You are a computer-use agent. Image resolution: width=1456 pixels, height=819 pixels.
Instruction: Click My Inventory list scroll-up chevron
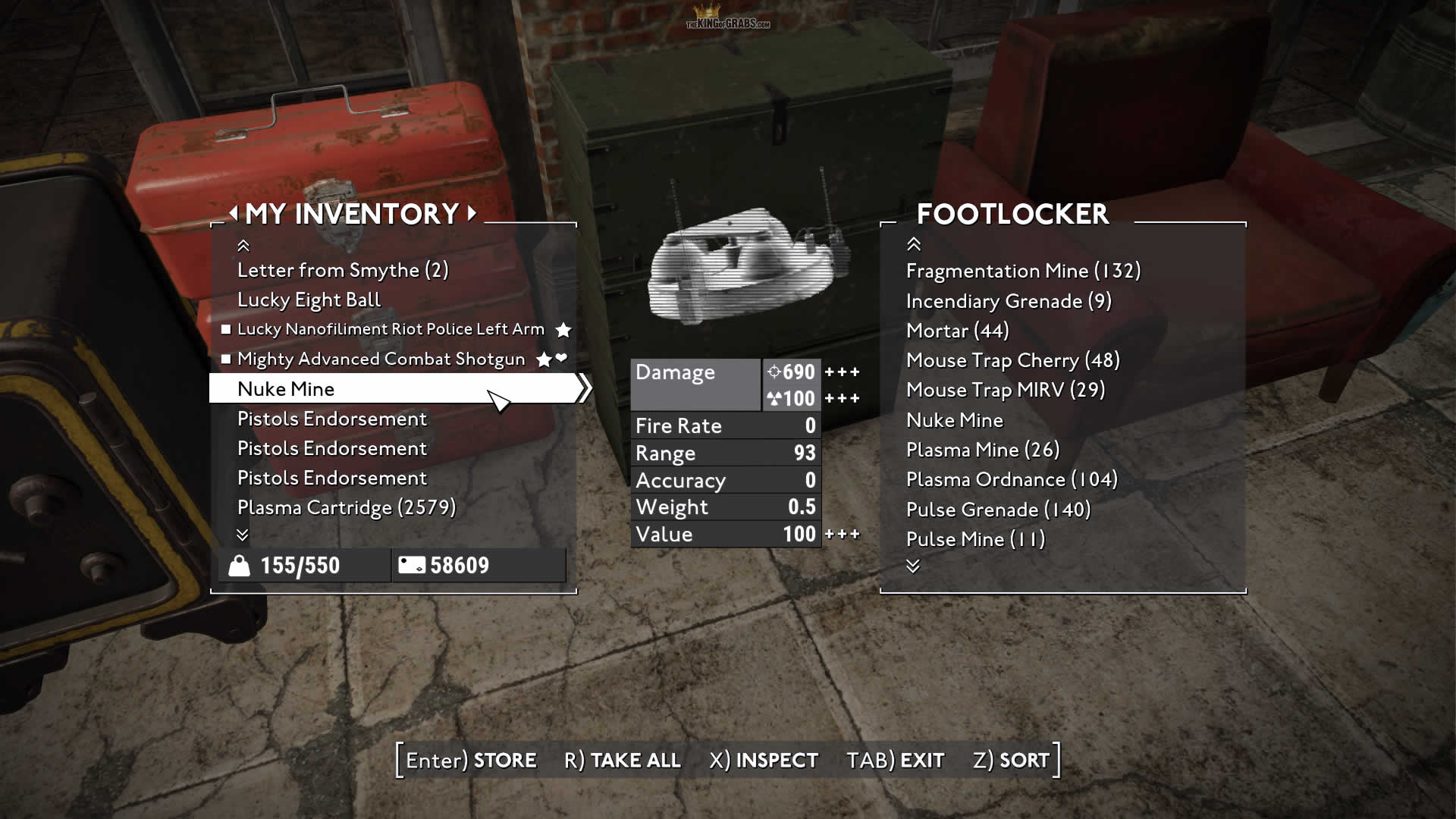click(x=243, y=246)
